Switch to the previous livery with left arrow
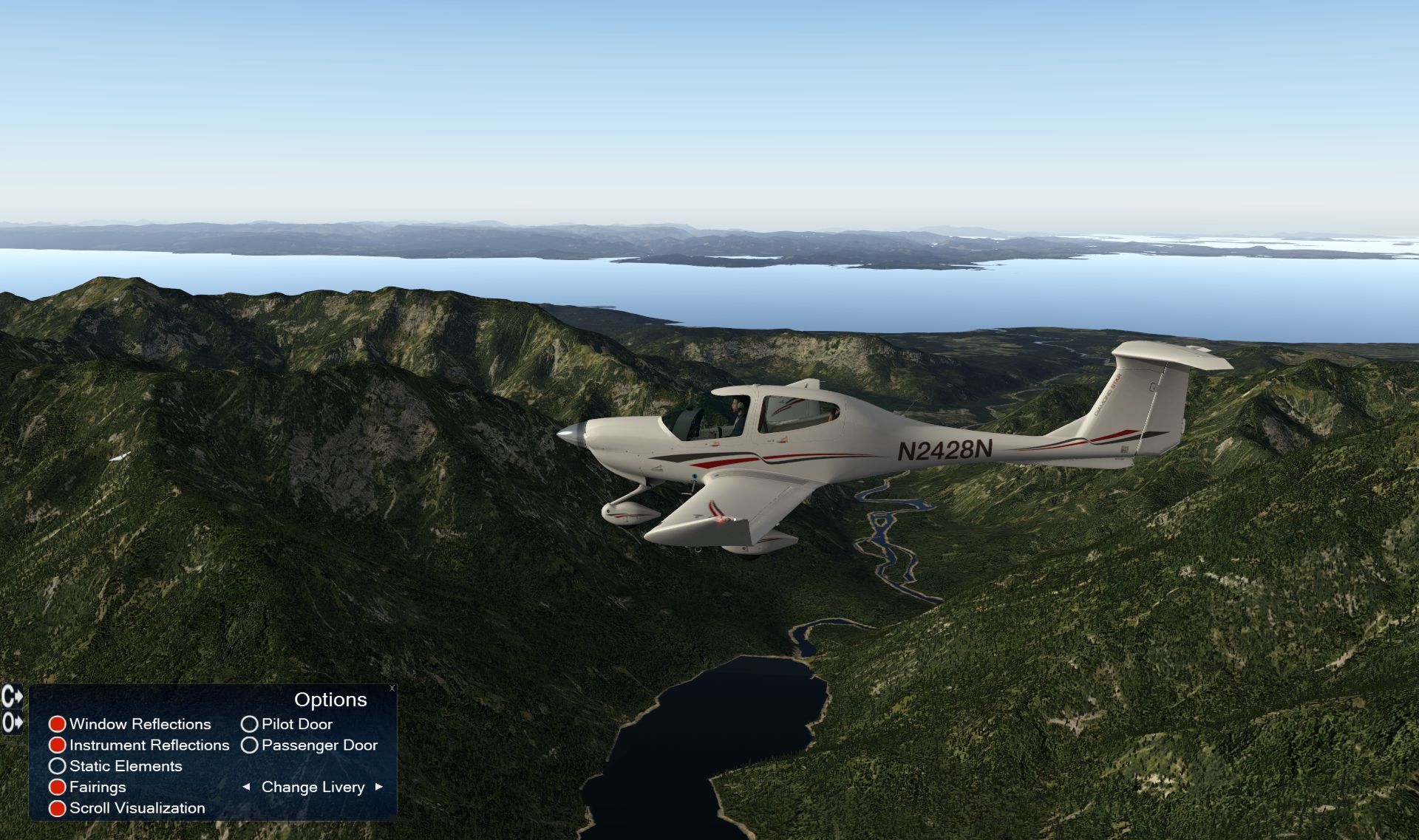Viewport: 1419px width, 840px height. point(246,788)
